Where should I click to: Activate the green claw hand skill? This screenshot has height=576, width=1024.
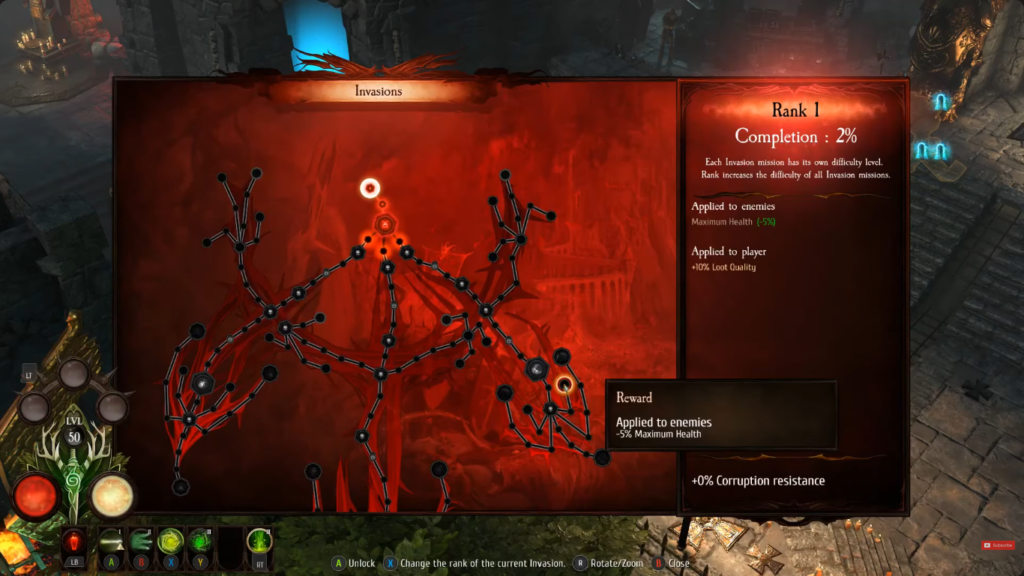[139, 542]
